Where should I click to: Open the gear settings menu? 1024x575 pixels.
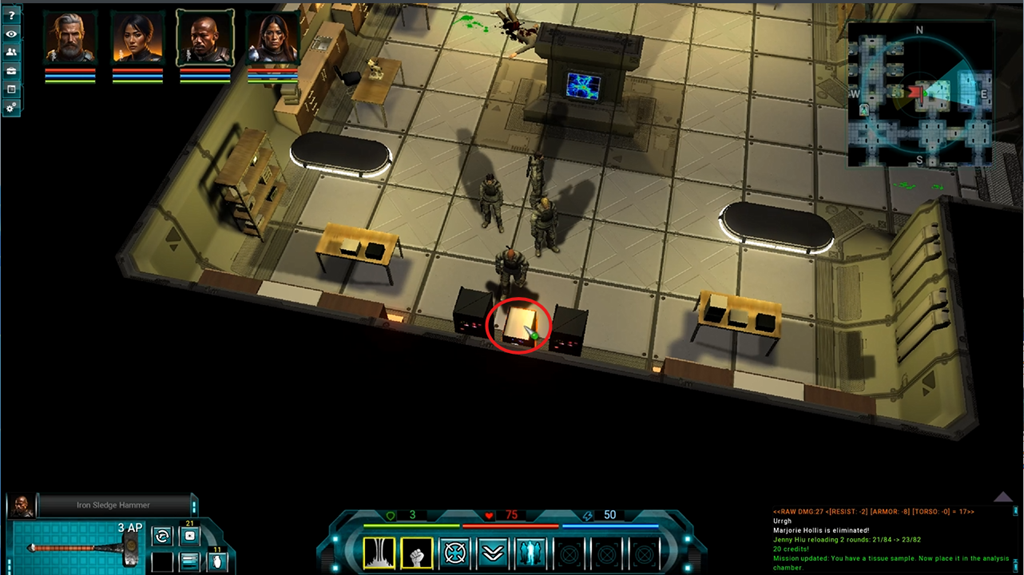point(11,107)
